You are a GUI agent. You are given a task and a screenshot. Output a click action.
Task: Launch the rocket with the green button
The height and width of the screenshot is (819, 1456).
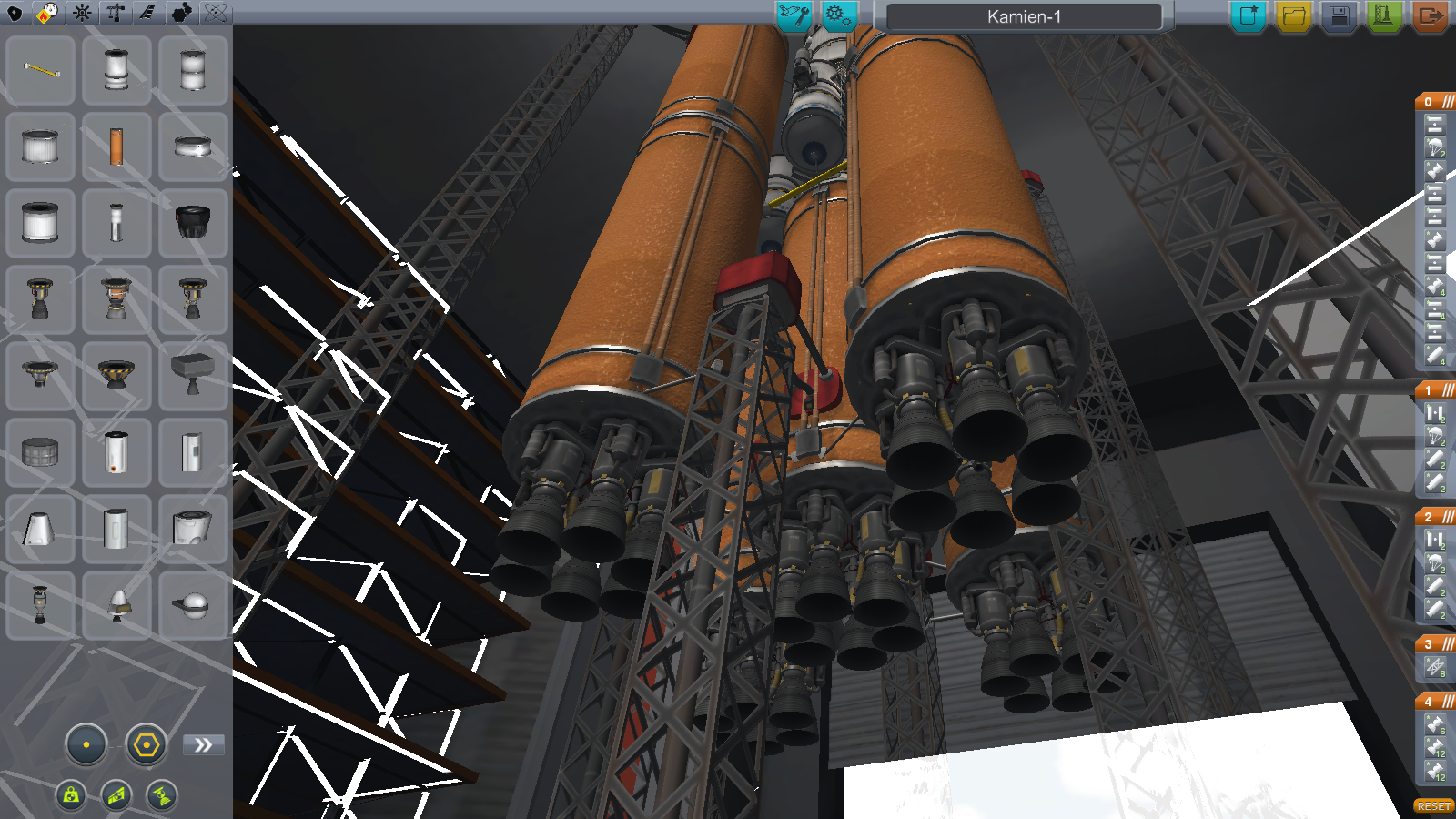click(1383, 15)
